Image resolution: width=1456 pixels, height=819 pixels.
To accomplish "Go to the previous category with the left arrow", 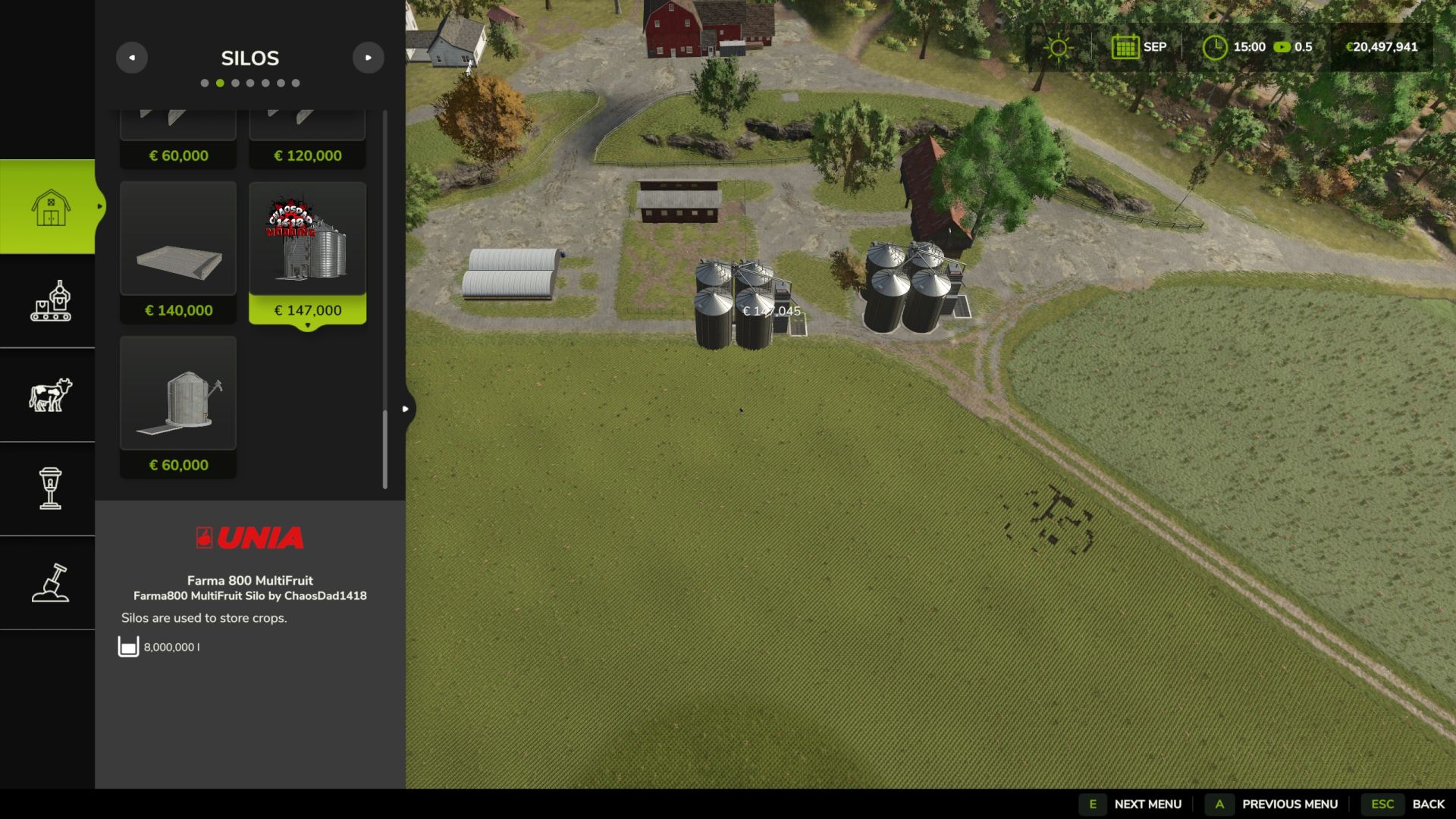I will pyautogui.click(x=132, y=58).
